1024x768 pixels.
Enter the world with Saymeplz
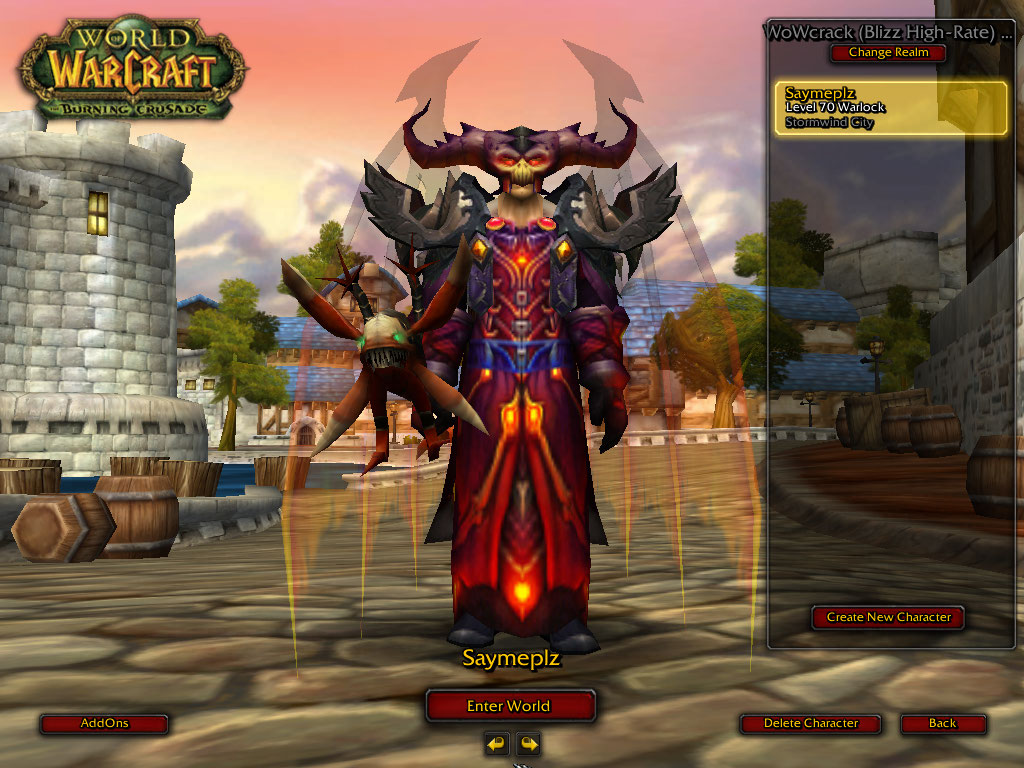[x=510, y=706]
